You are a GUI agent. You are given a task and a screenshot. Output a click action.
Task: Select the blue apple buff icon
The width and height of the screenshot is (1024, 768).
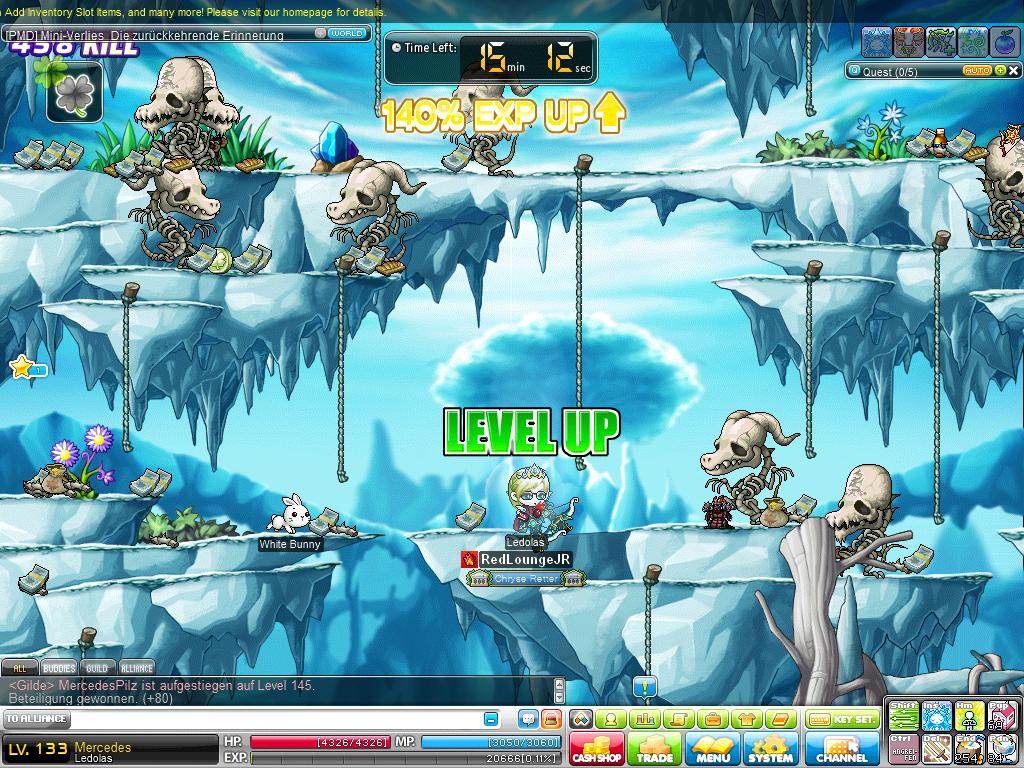pyautogui.click(x=1005, y=41)
